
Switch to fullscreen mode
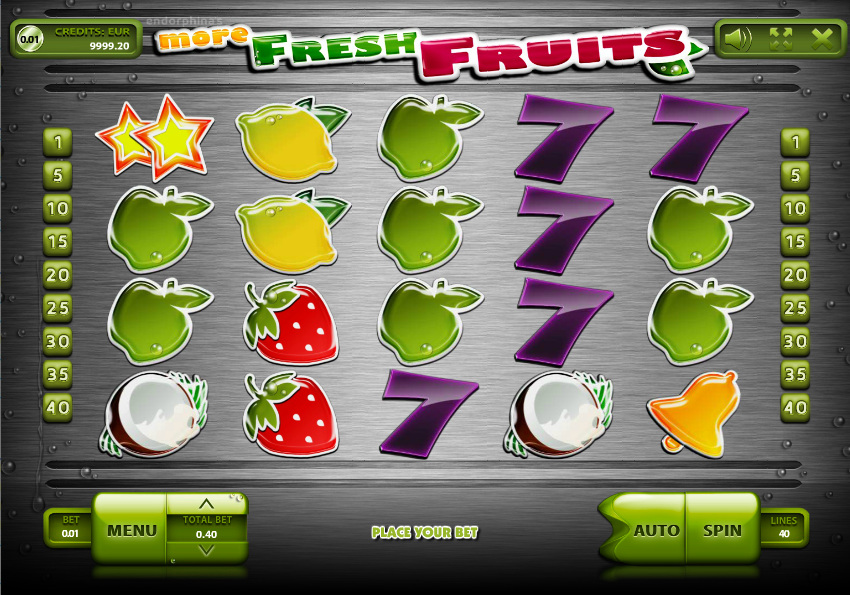(x=780, y=39)
